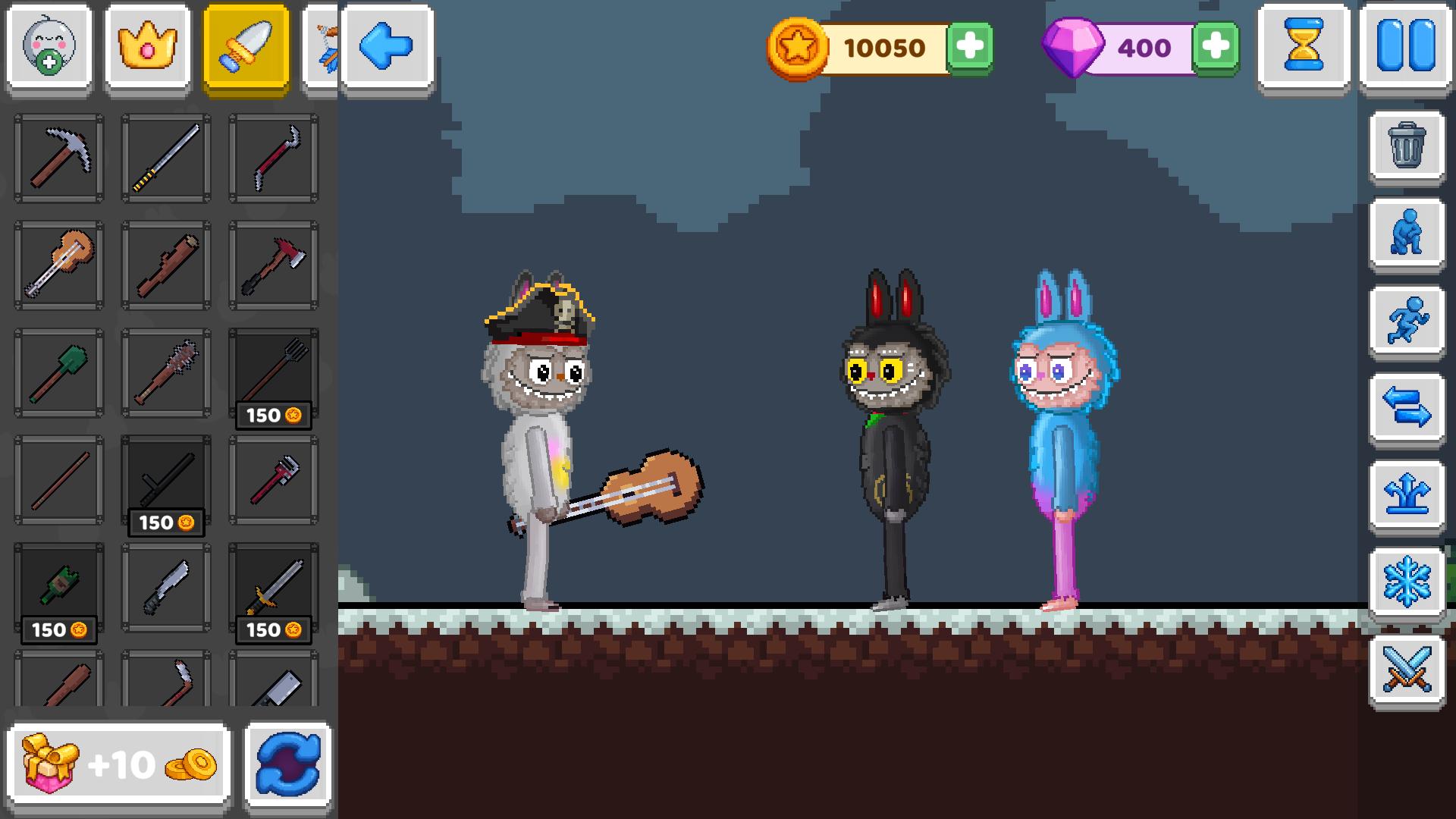
Task: Open the trash deletion tool
Action: tap(1407, 149)
